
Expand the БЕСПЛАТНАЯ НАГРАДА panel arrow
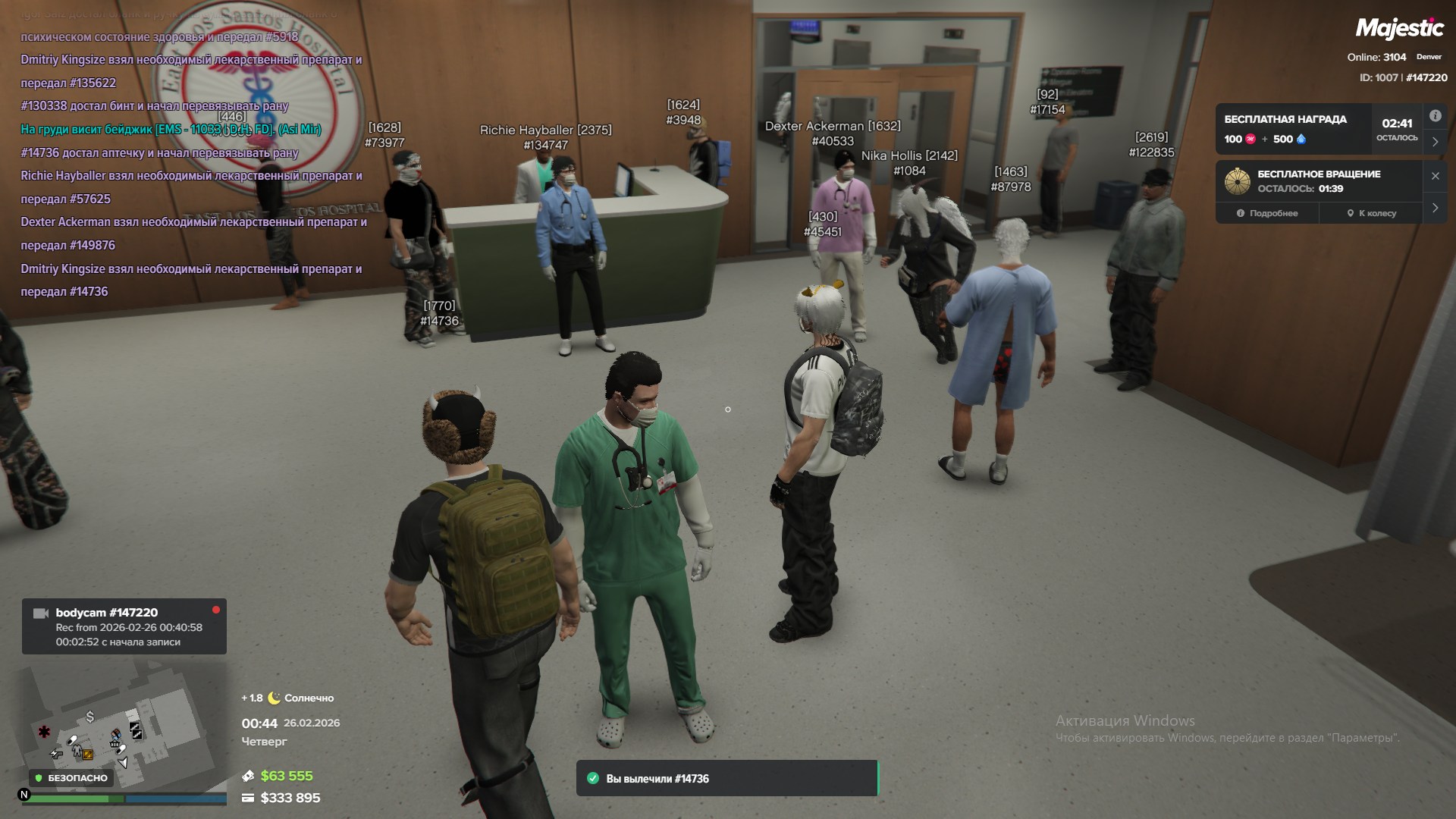1435,142
